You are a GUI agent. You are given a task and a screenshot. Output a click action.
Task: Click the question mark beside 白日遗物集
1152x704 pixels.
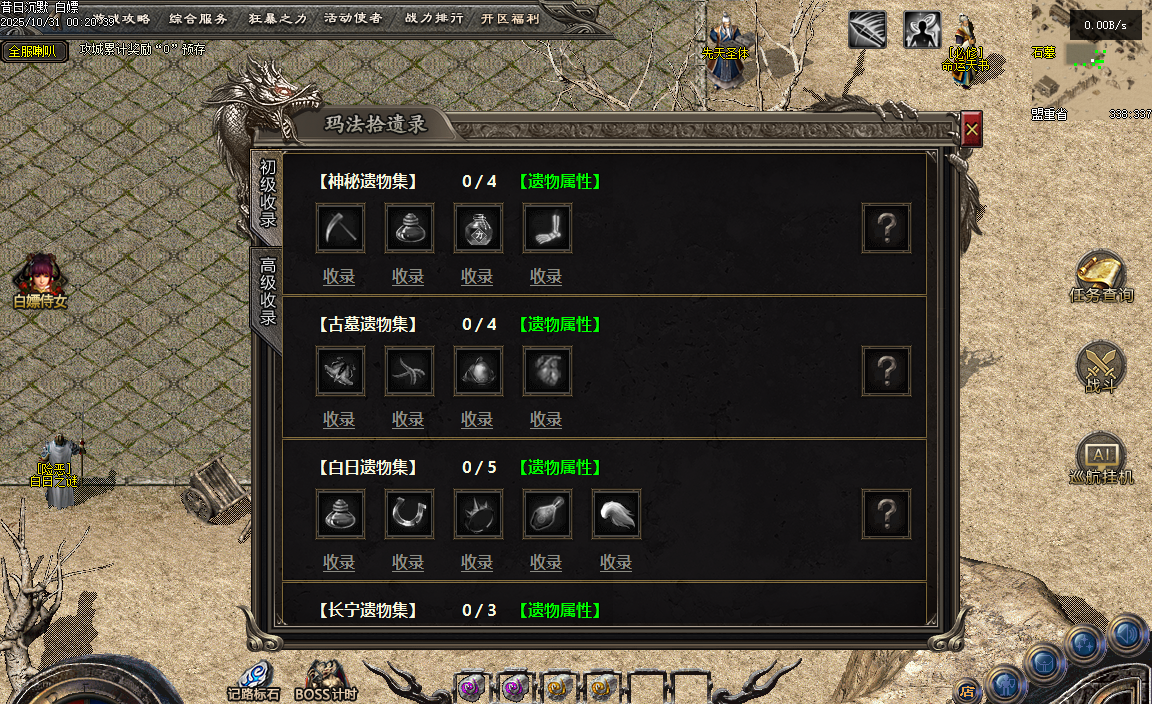pyautogui.click(x=886, y=514)
